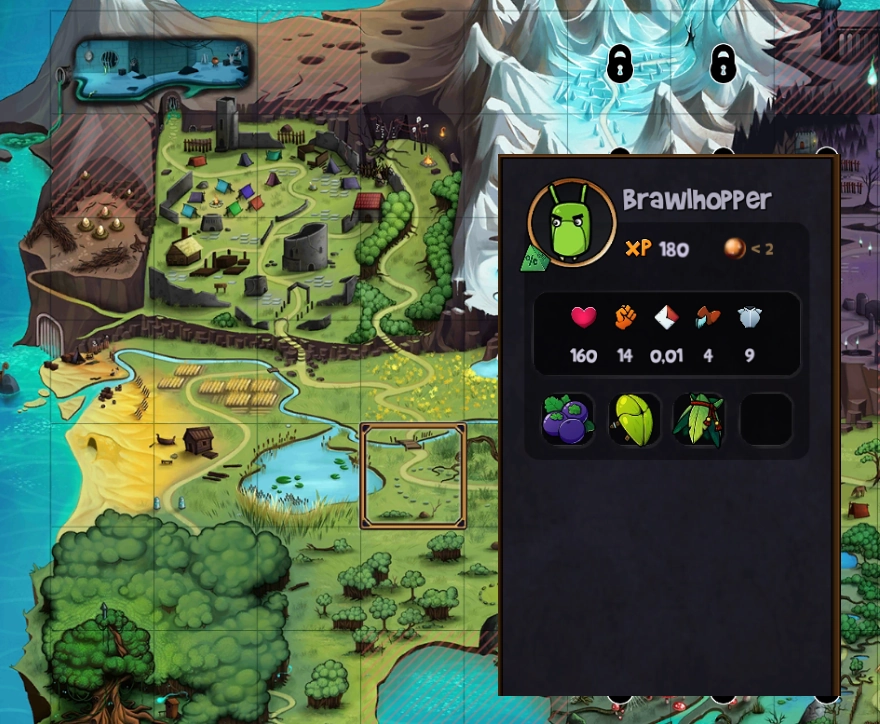Image resolution: width=880 pixels, height=724 pixels.
Task: Choose the tied leaf bundle drop
Action: tap(699, 420)
